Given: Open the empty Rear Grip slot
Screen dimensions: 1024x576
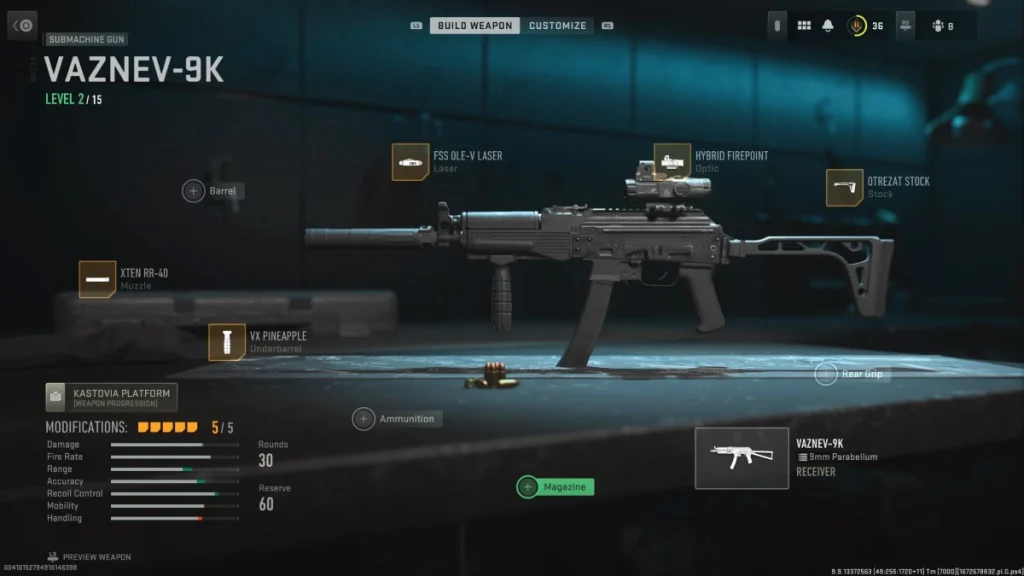Looking at the screenshot, I should point(826,374).
